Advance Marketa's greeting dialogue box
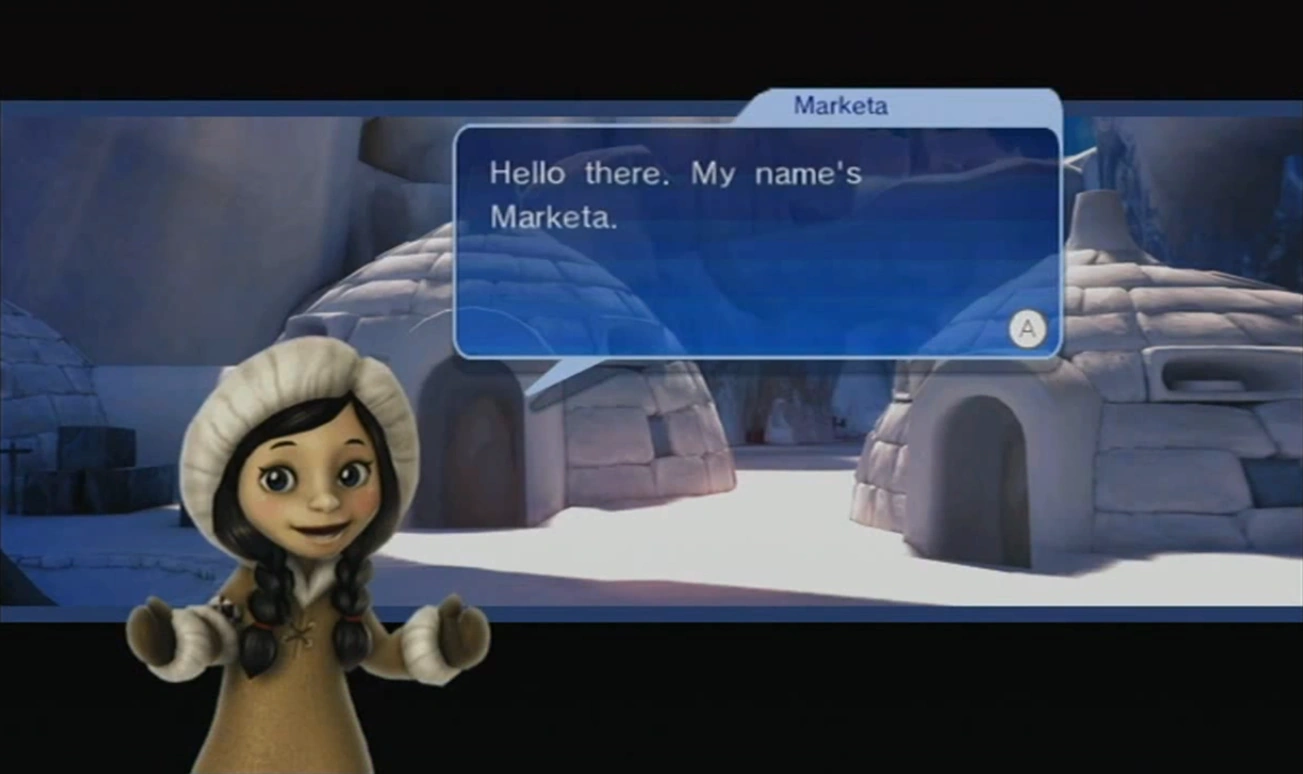The width and height of the screenshot is (1303, 774). [x=1027, y=328]
